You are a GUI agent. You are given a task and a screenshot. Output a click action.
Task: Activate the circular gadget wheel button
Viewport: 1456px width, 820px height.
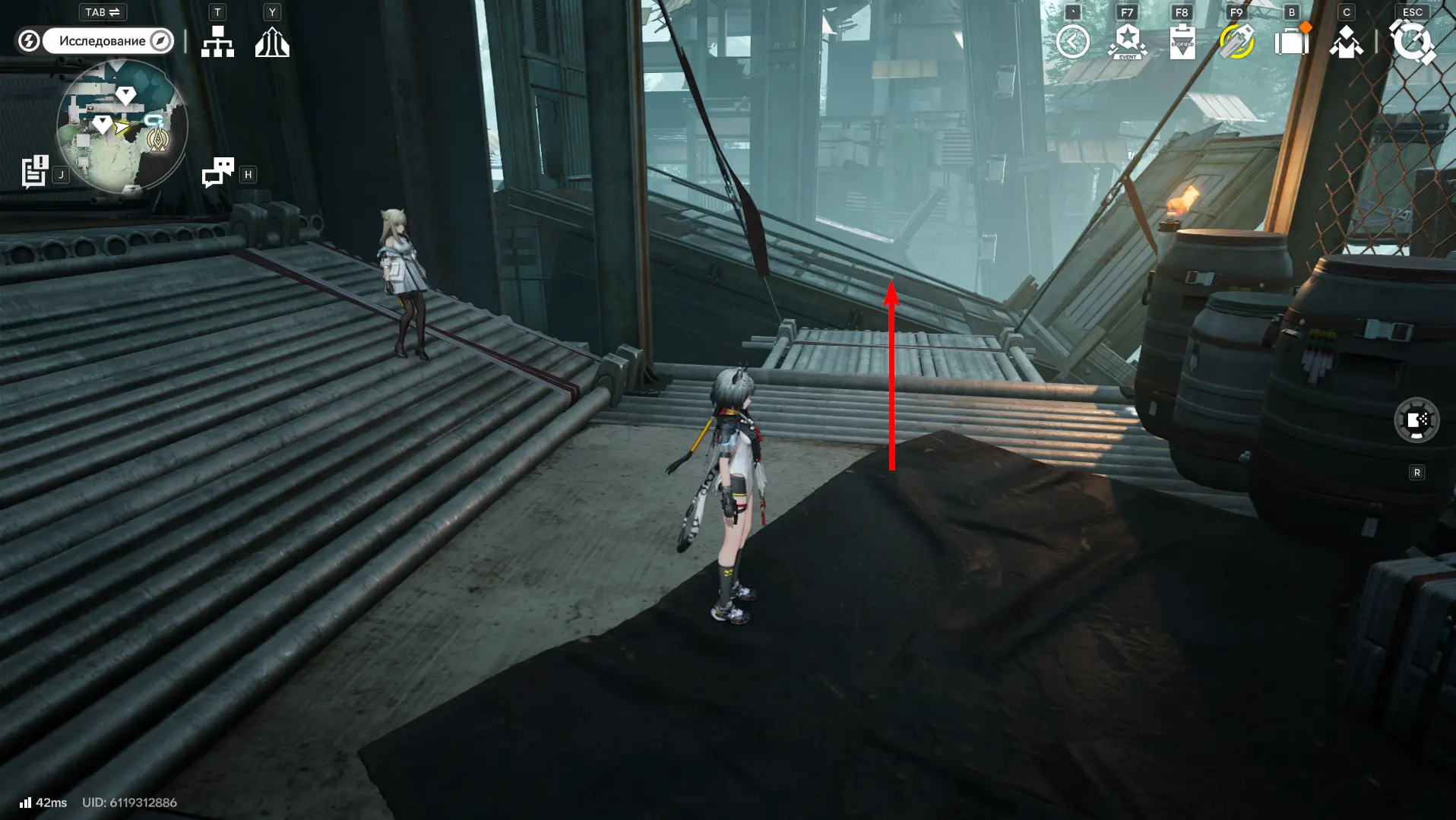[1416, 419]
